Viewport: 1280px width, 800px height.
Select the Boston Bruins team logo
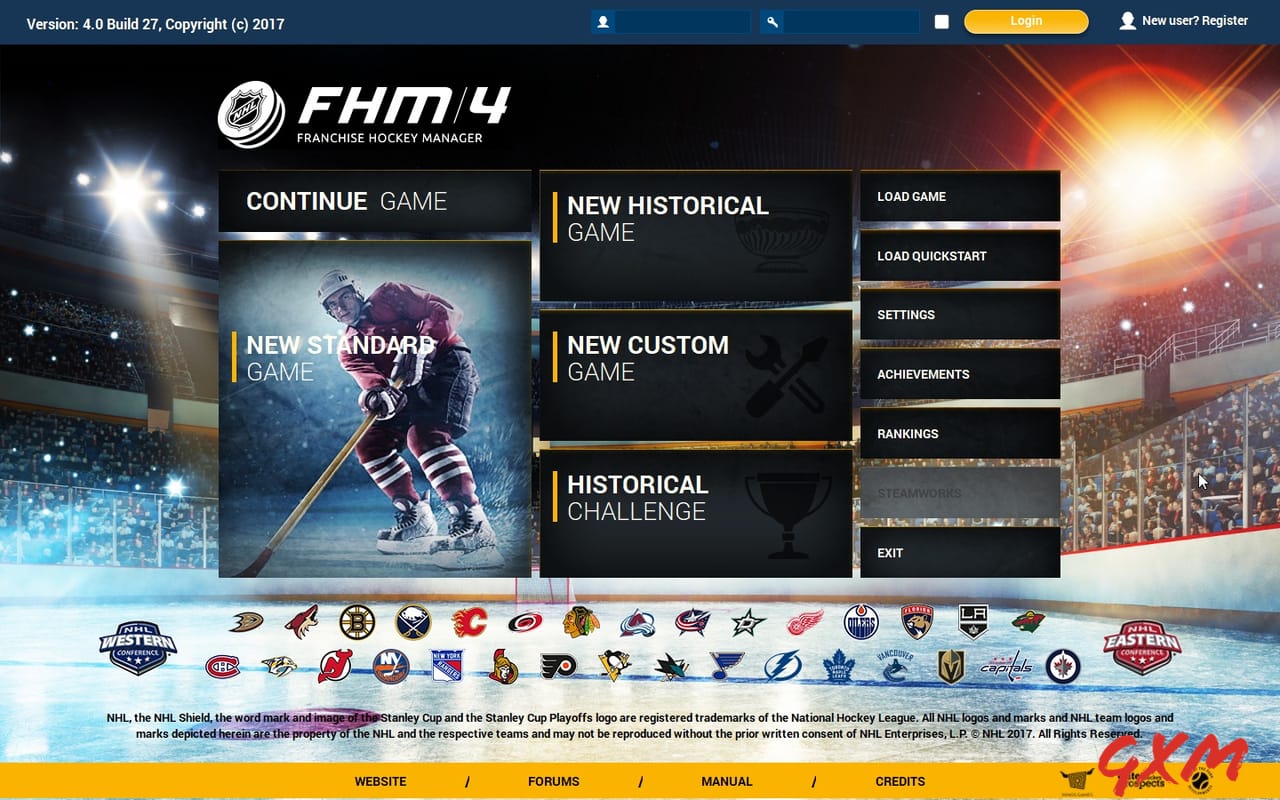359,622
